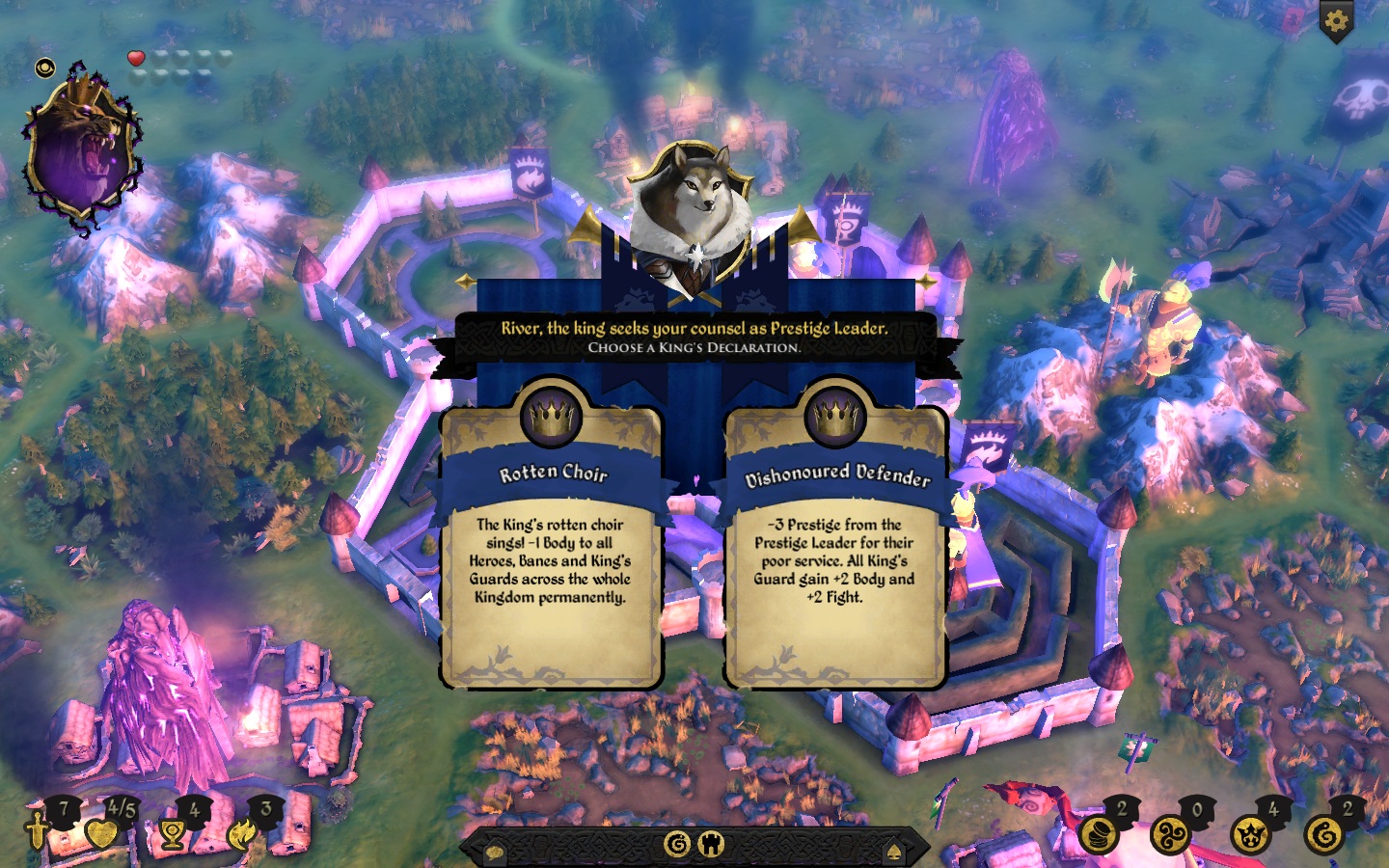Open the spade card button on bottom bar
The image size is (1389, 868).
coord(894,852)
